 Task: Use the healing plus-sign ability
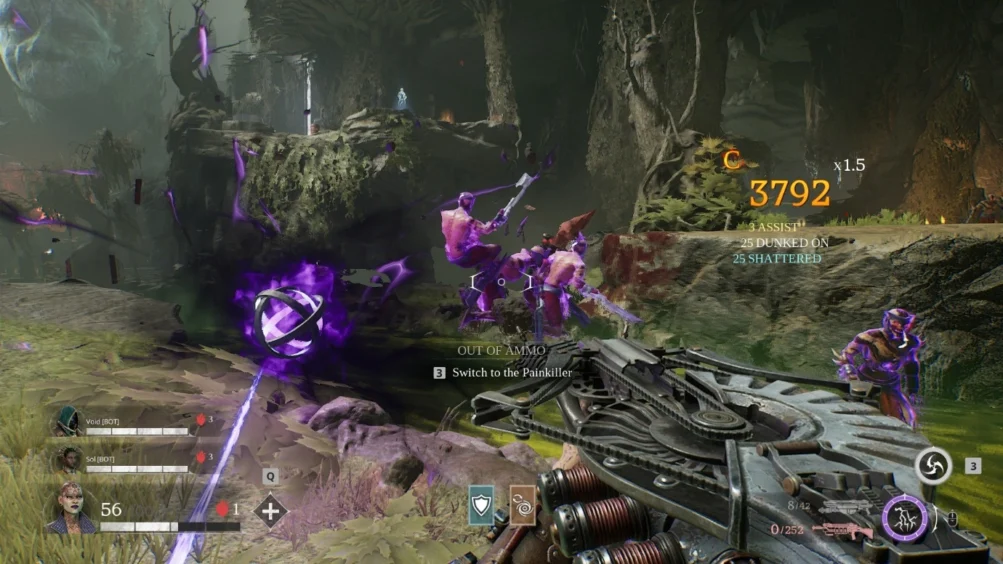[270, 510]
